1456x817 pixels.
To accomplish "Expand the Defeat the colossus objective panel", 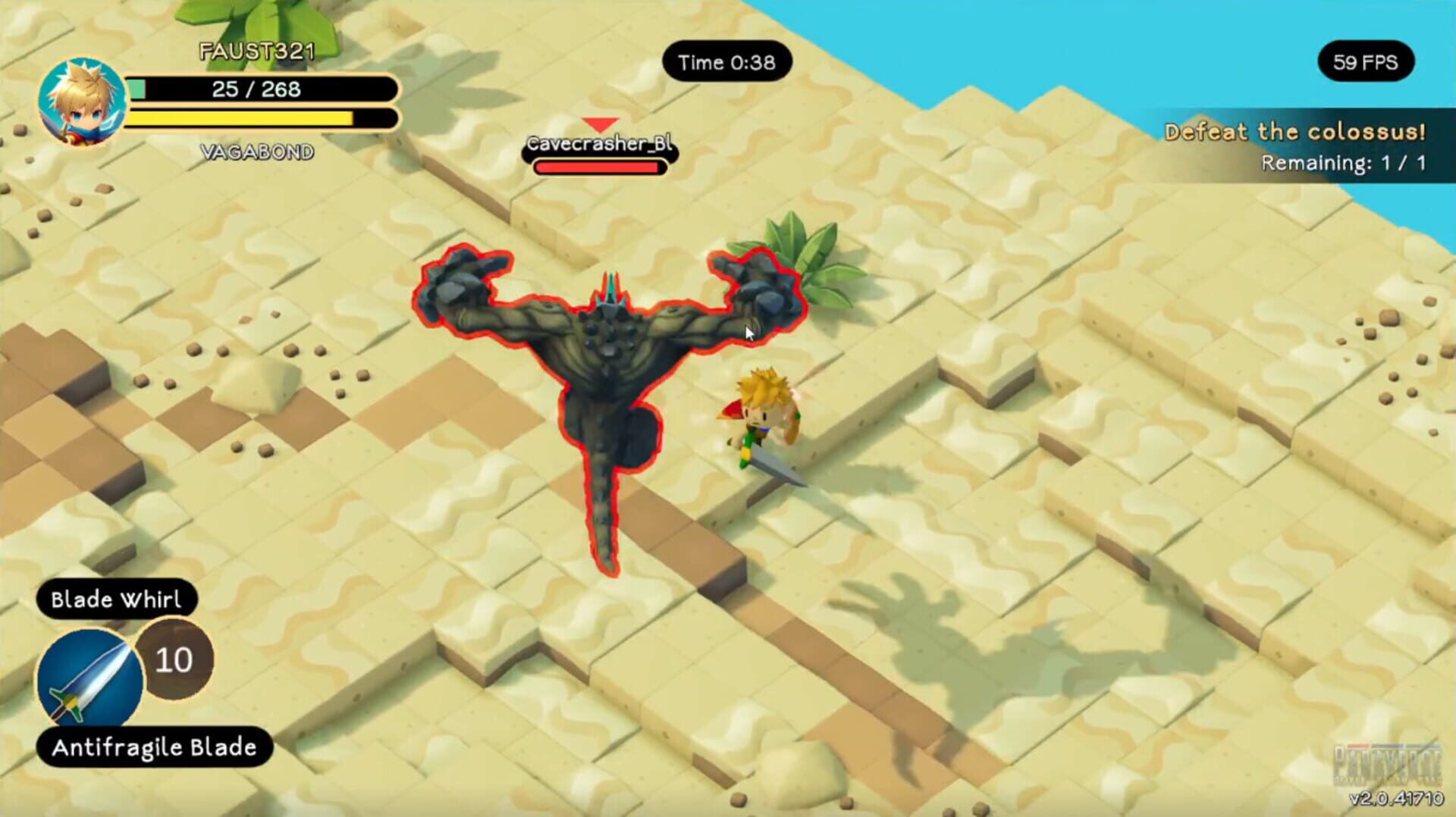I will [1294, 132].
